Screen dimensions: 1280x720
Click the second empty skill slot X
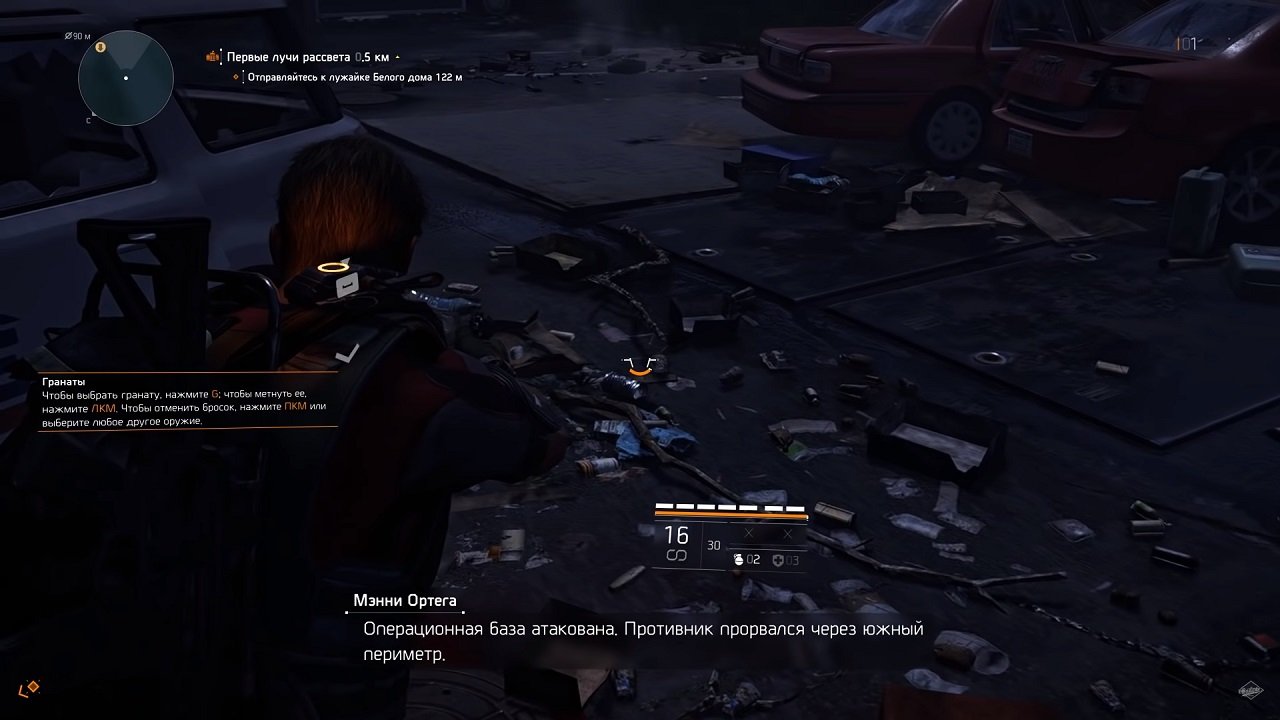[789, 533]
